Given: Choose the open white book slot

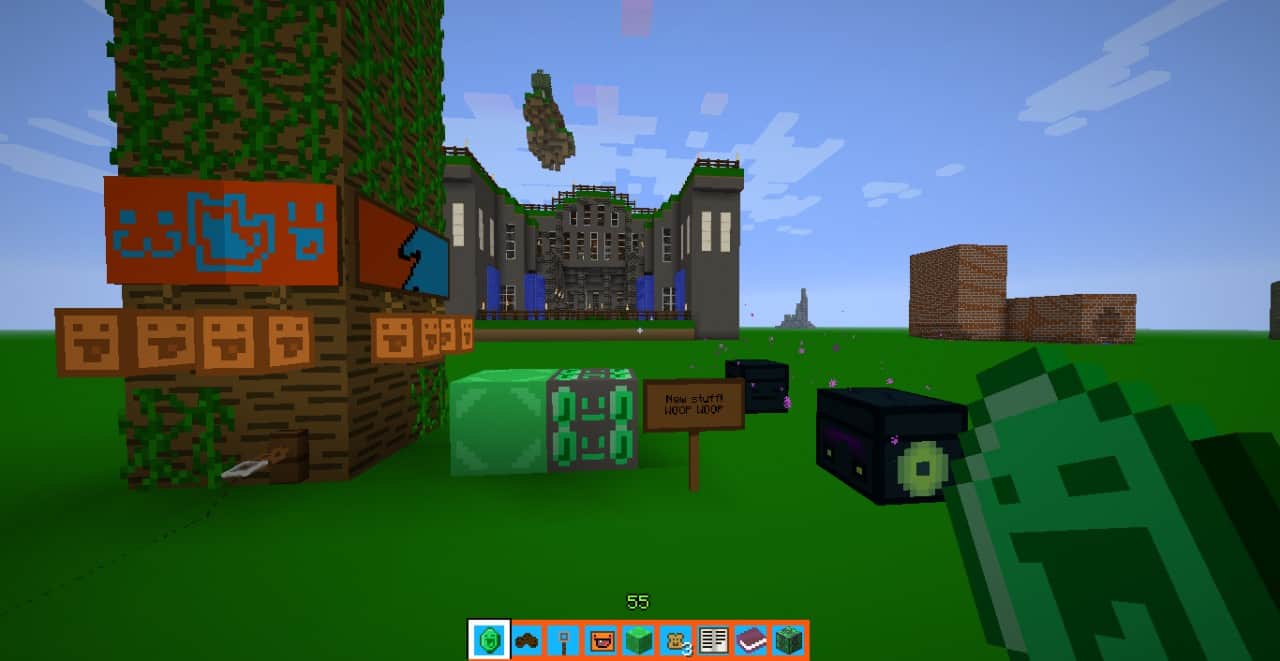Looking at the screenshot, I should (x=713, y=640).
